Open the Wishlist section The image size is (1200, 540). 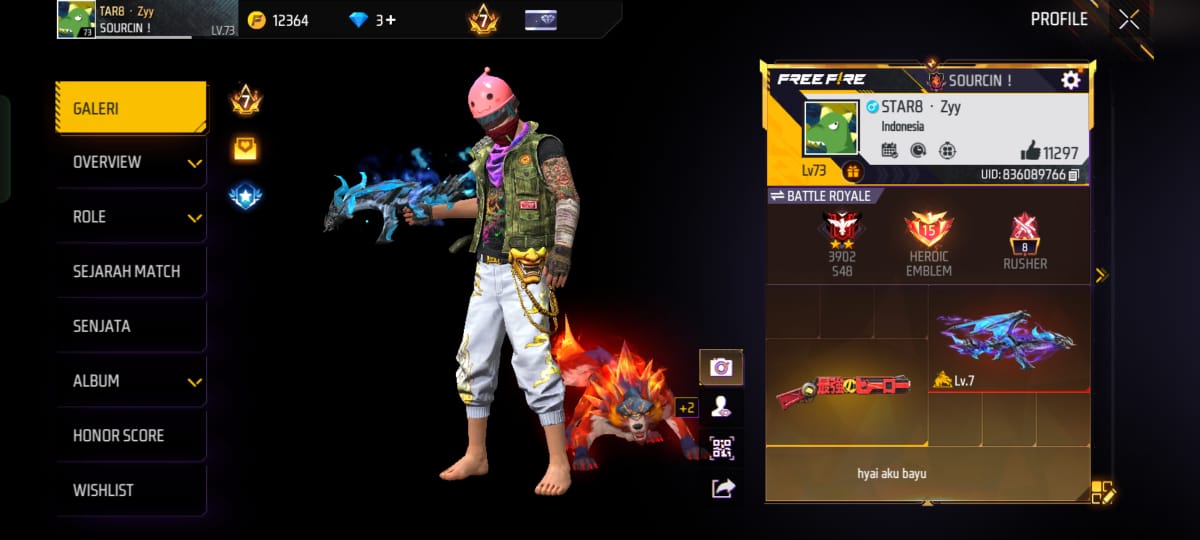[x=131, y=490]
